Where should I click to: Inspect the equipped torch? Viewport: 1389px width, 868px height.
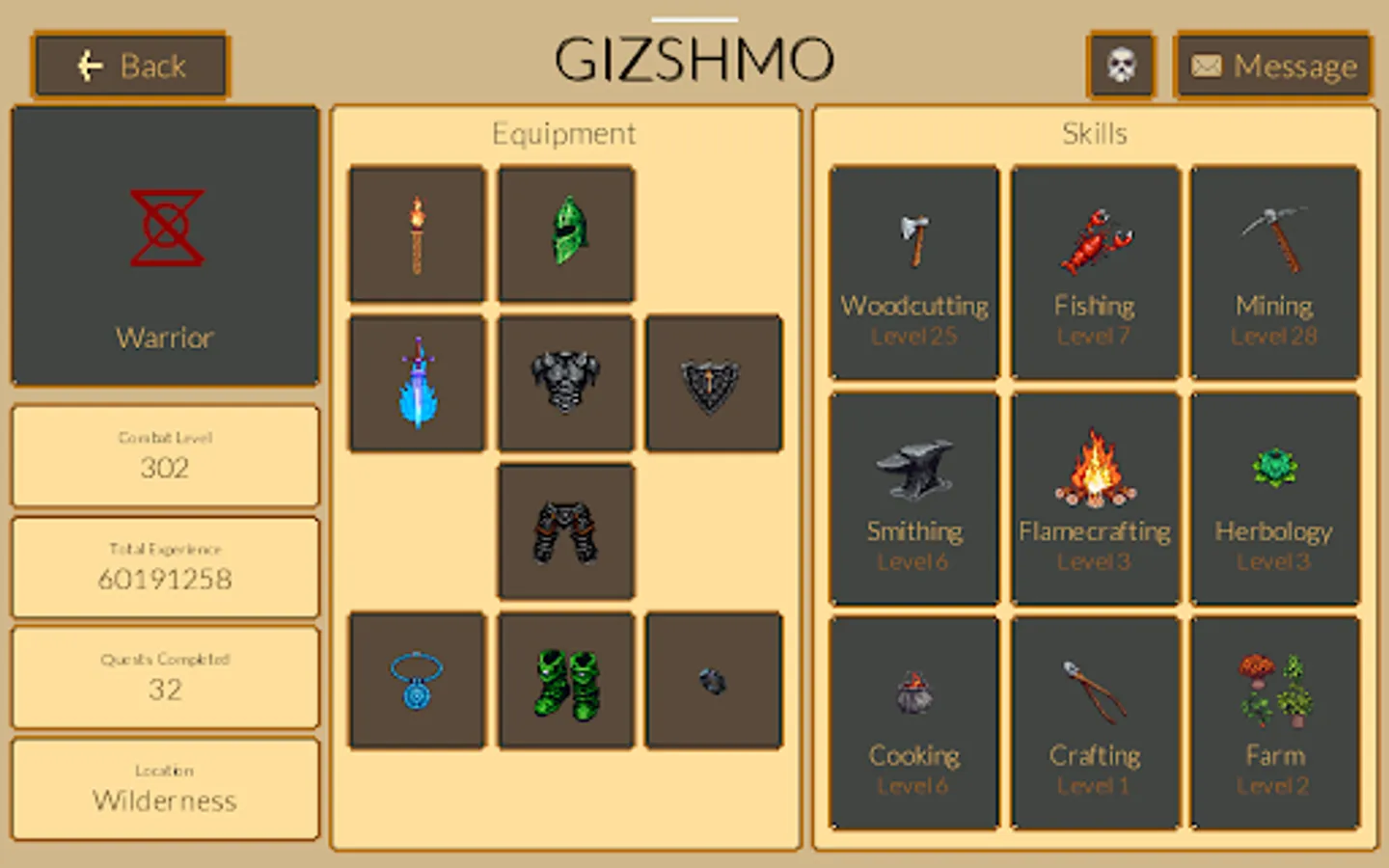coord(417,232)
